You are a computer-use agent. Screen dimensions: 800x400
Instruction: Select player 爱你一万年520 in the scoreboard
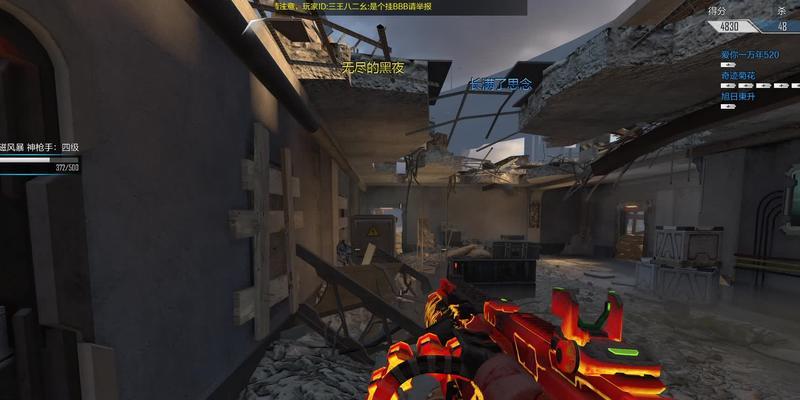(x=751, y=53)
